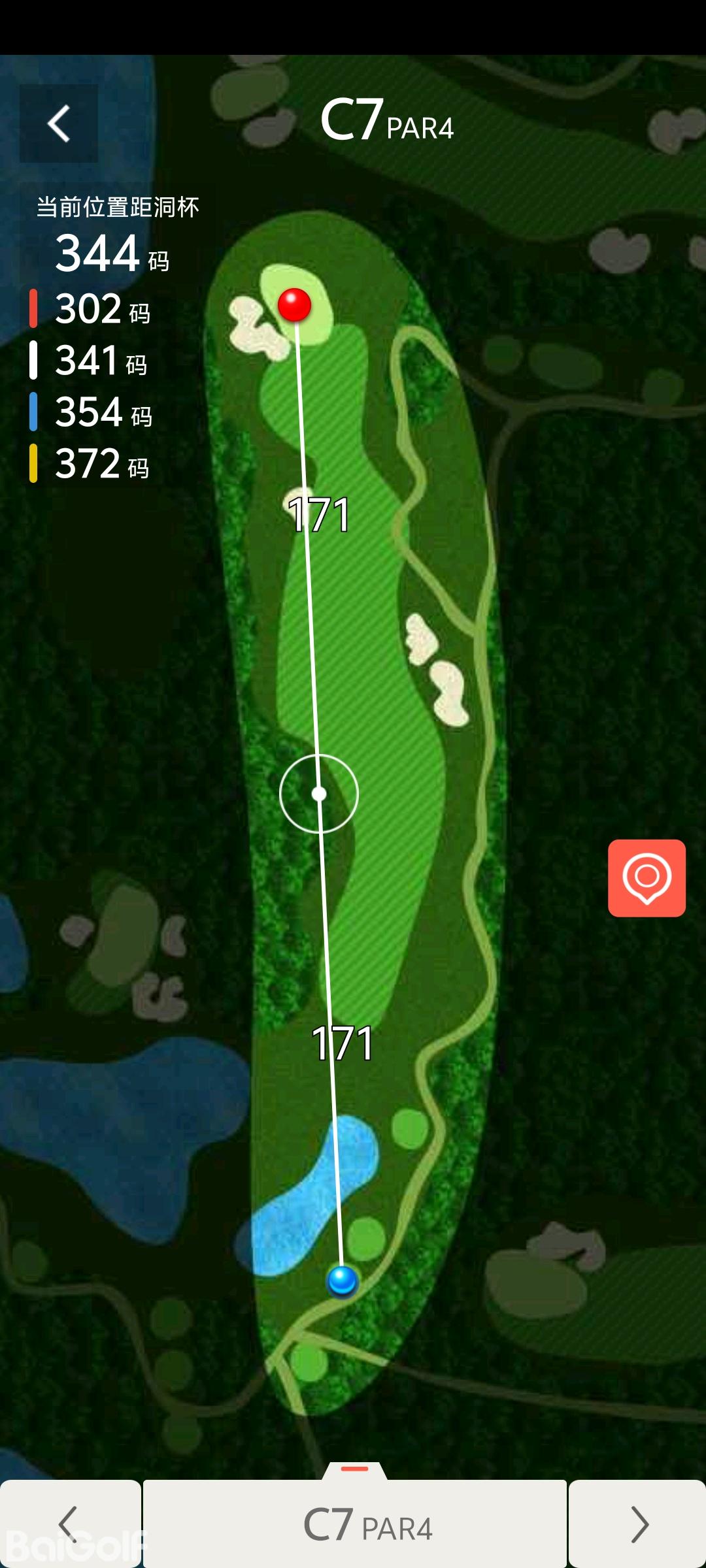Select the blue ball position marker
Image resolution: width=706 pixels, height=1568 pixels.
point(342,1280)
